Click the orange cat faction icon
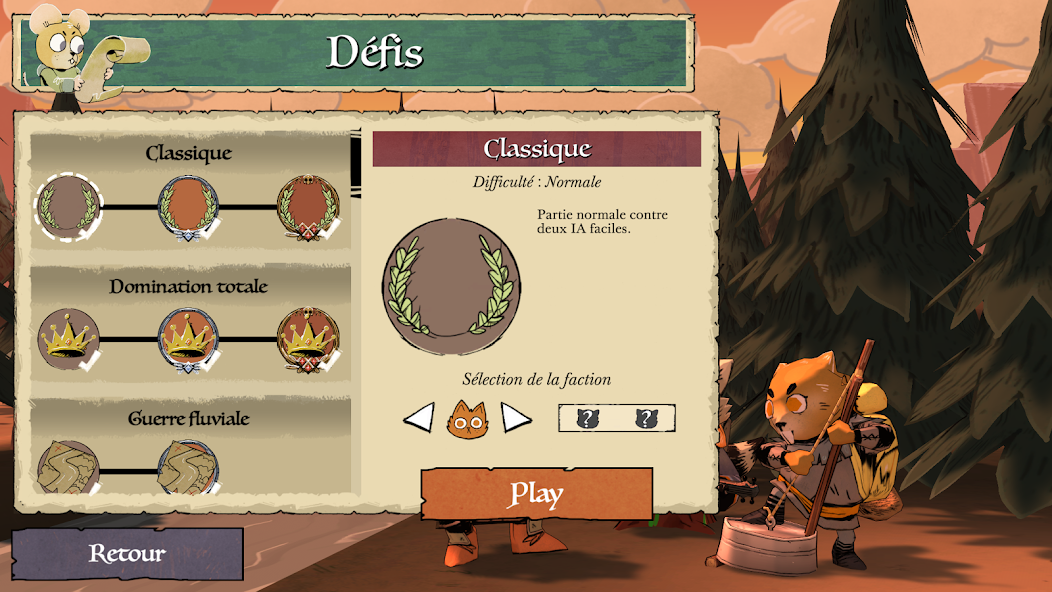Viewport: 1052px width, 592px height. point(466,418)
